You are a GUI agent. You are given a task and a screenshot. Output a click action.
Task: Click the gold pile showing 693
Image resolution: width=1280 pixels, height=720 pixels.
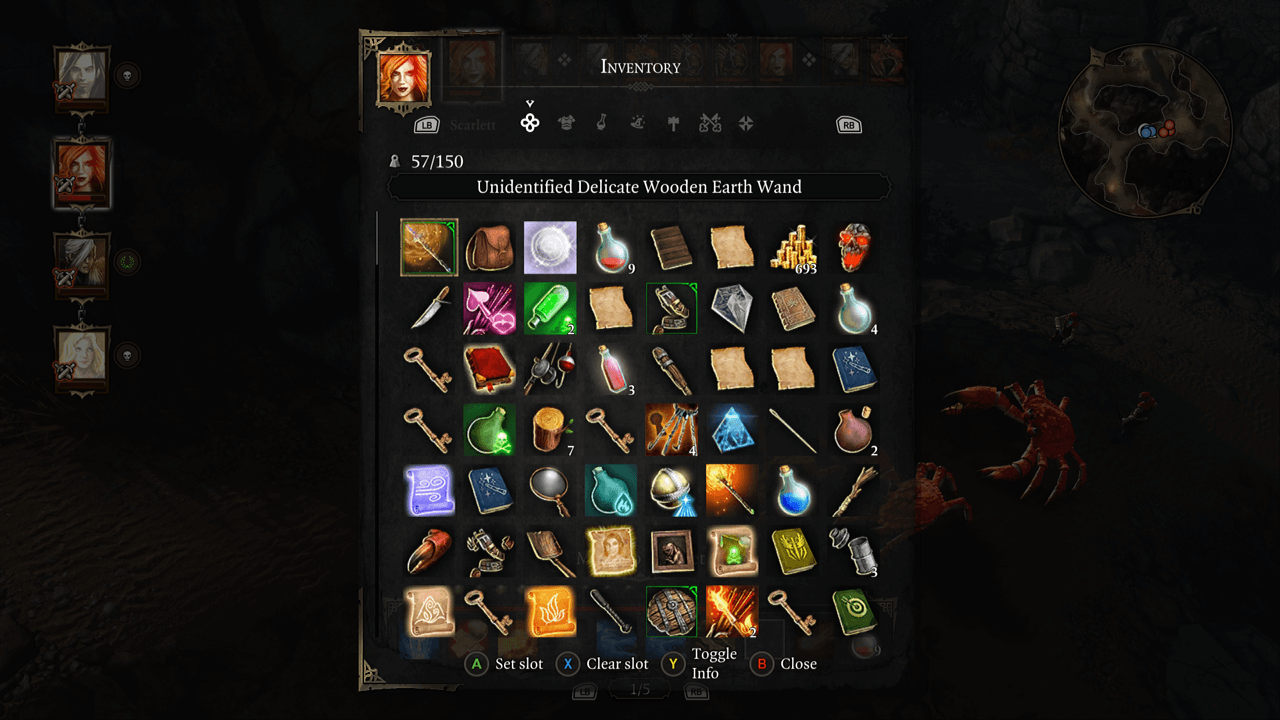pos(793,247)
